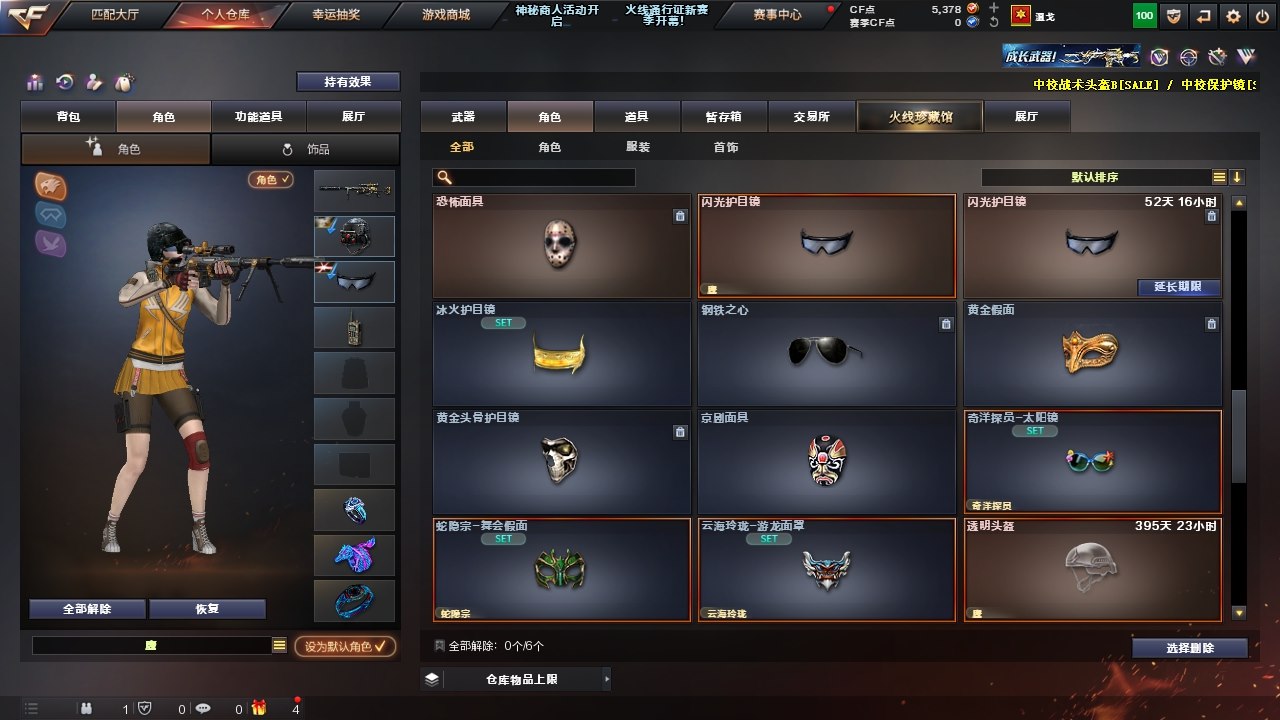Filter by 首饰 accessories category
This screenshot has height=720, width=1280.
point(726,147)
